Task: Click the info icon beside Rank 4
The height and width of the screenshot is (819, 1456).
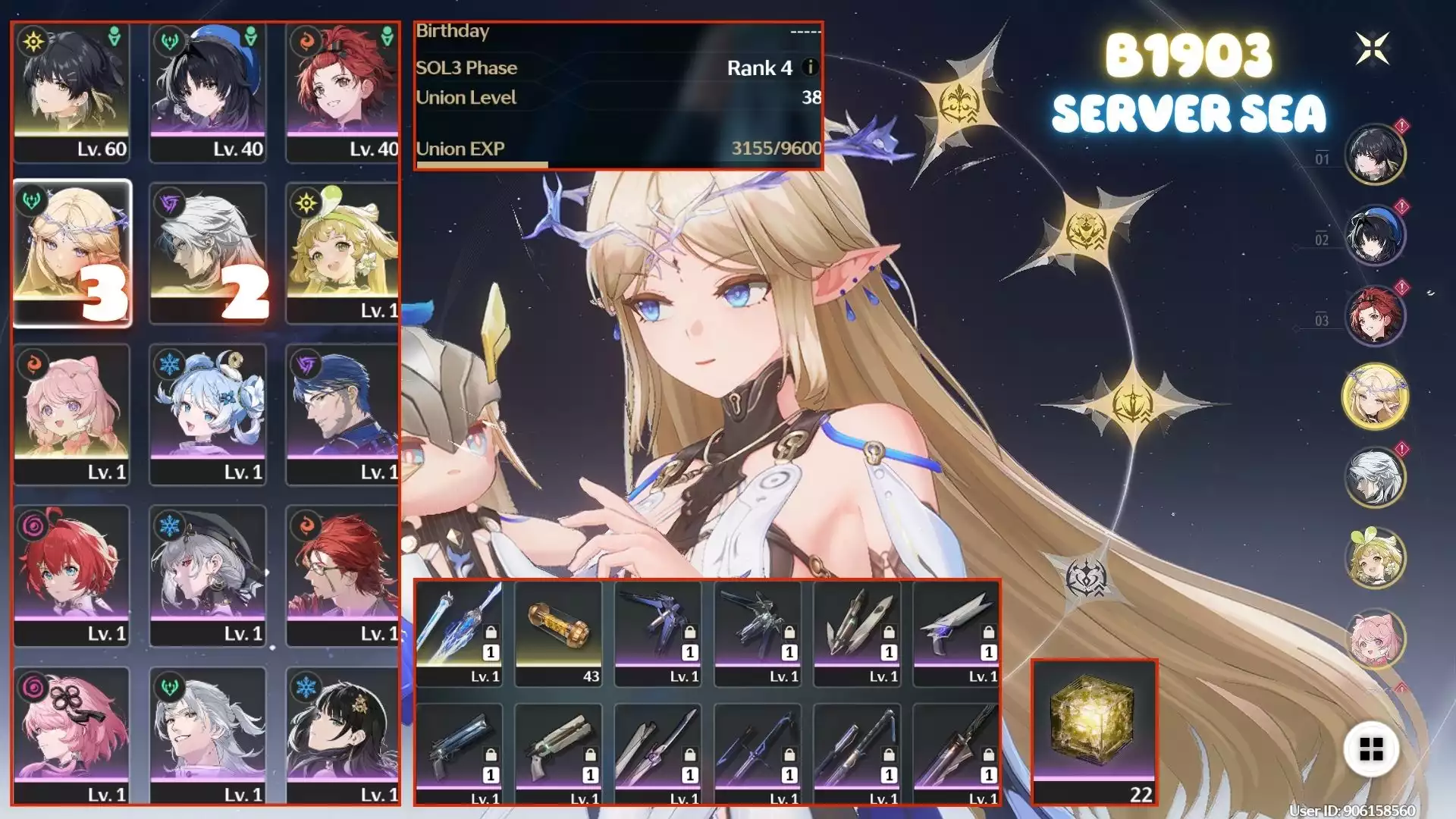Action: 810,67
